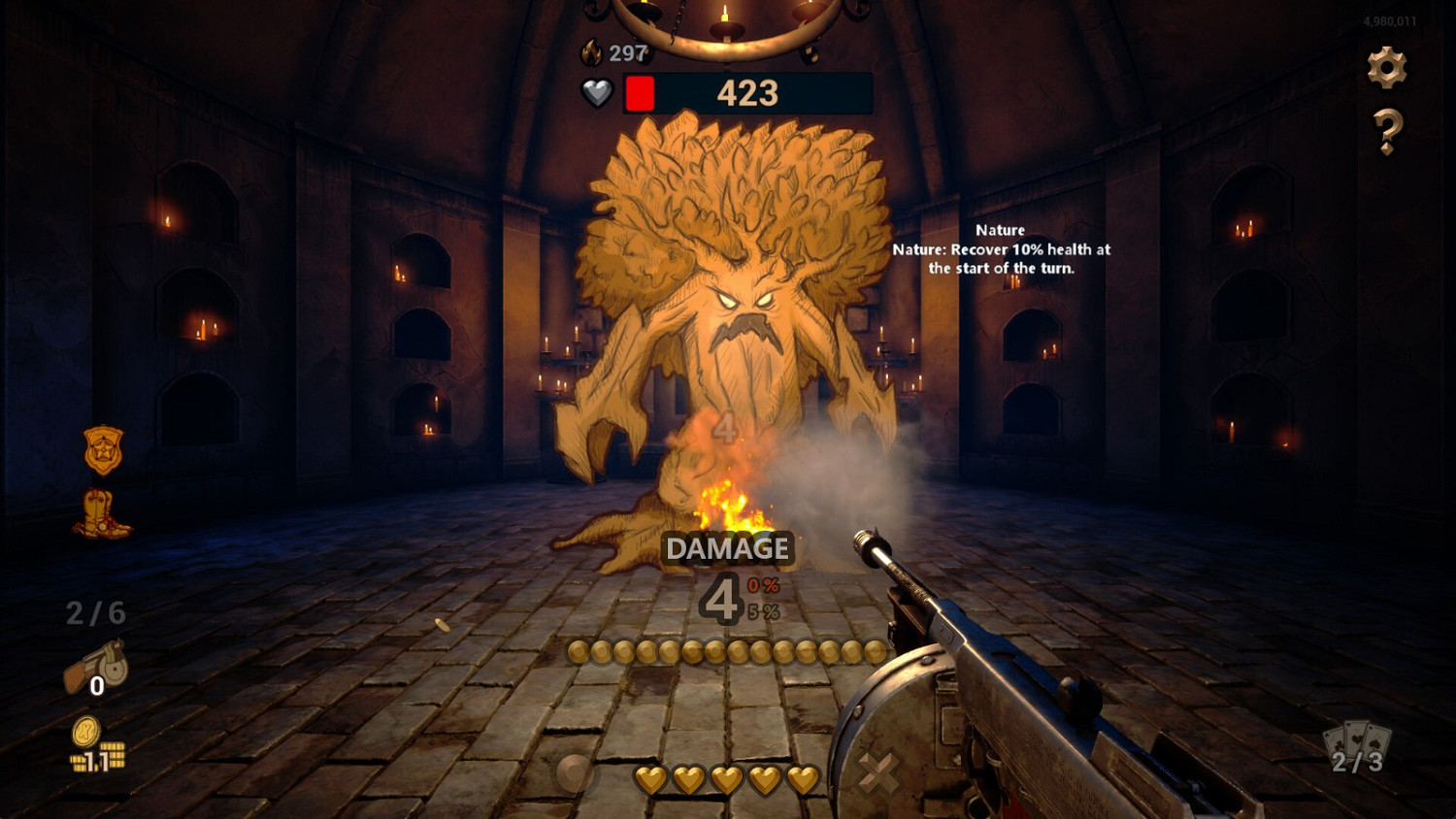The height and width of the screenshot is (819, 1456).
Task: Click the grey heart beside the boss health bar
Action: 597,92
